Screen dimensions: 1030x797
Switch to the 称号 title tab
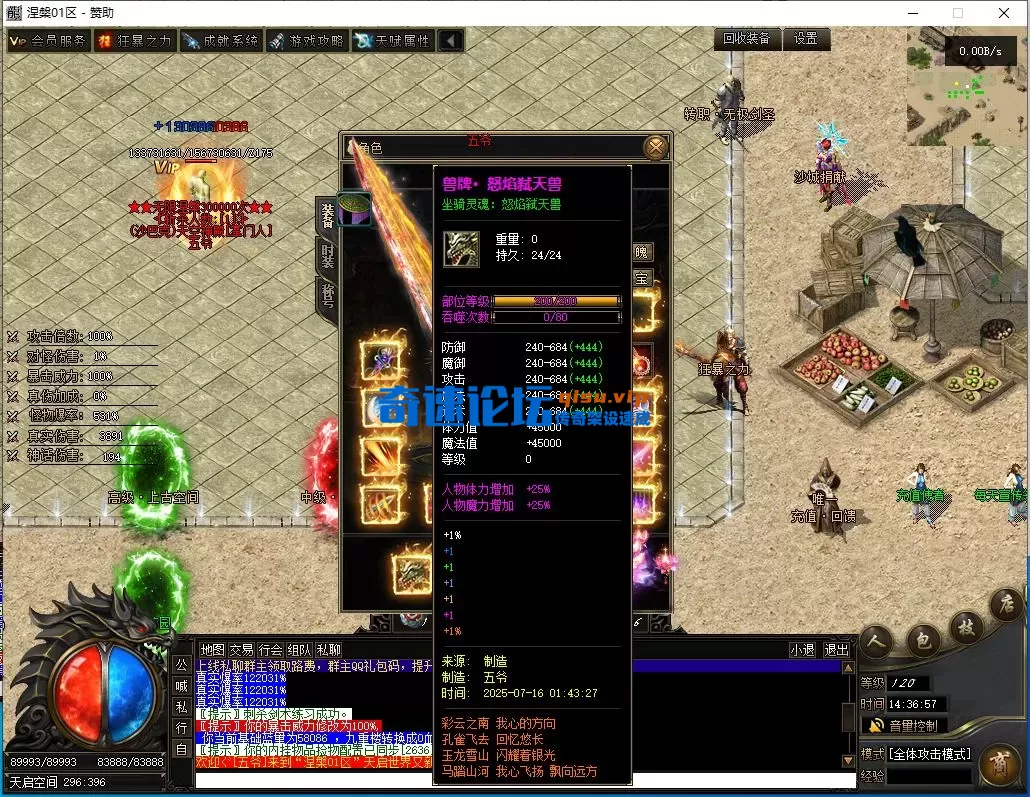point(327,295)
